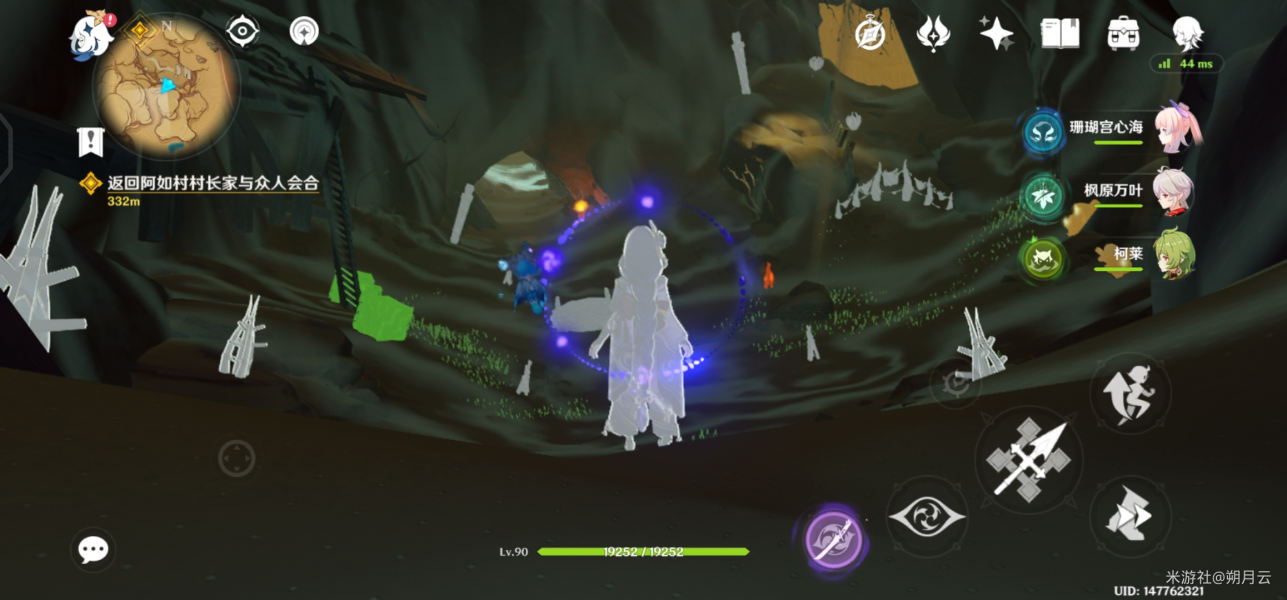Open the quest log exclamation icon
The width and height of the screenshot is (1287, 600).
click(x=91, y=141)
